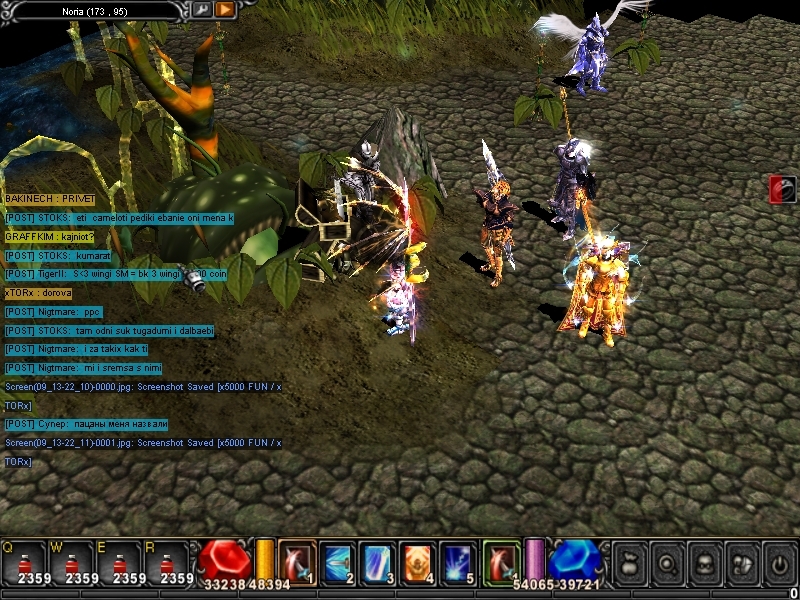Image resolution: width=800 pixels, height=600 pixels.
Task: Click the power exit button
Action: click(x=777, y=564)
